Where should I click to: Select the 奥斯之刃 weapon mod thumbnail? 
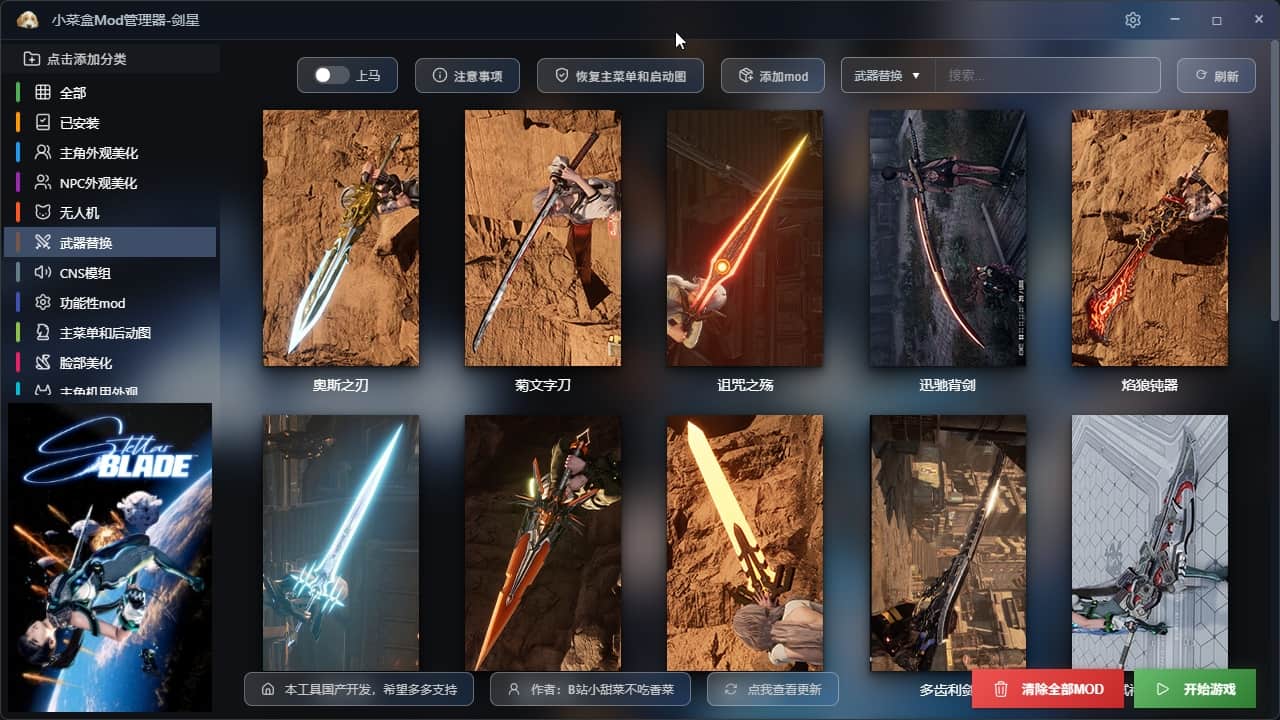coord(340,238)
